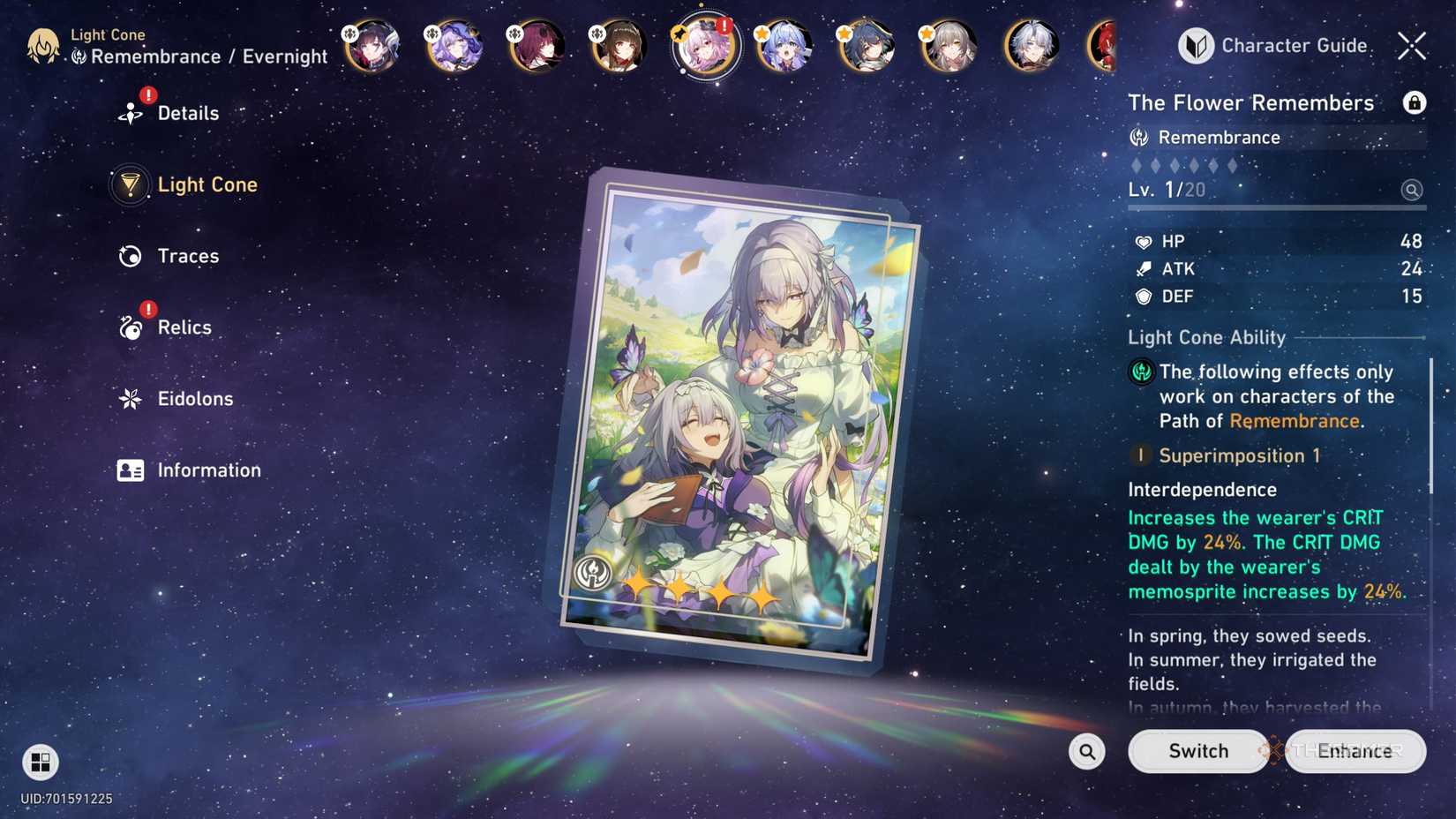This screenshot has width=1456, height=819.
Task: Open the menu grid in the bottom-left corner
Action: pos(38,762)
